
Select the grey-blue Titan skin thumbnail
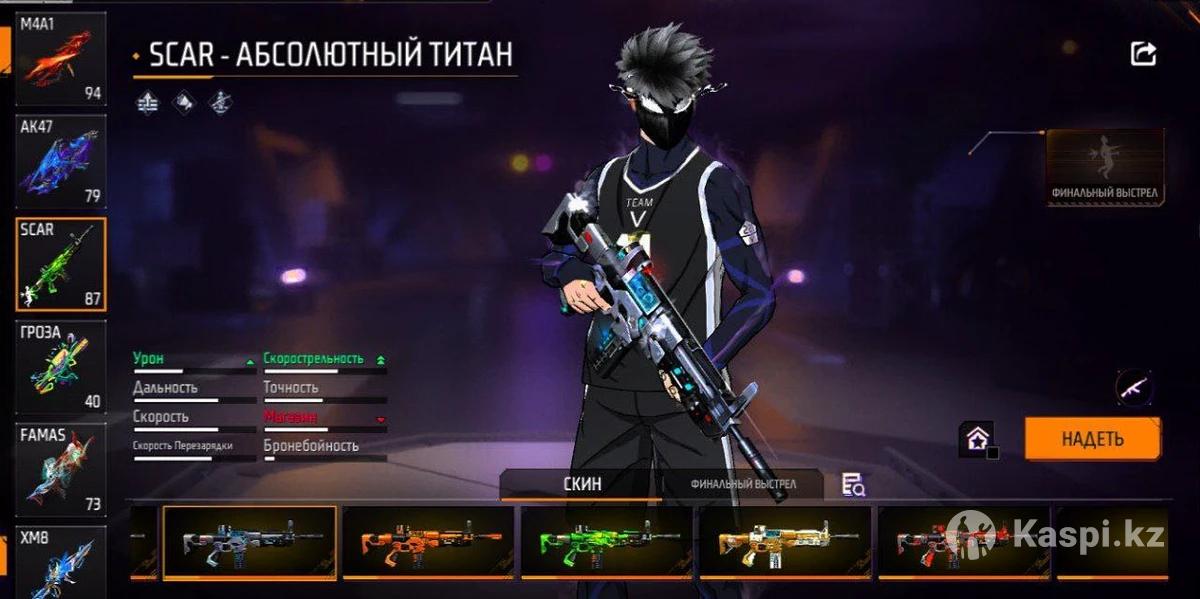(249, 541)
